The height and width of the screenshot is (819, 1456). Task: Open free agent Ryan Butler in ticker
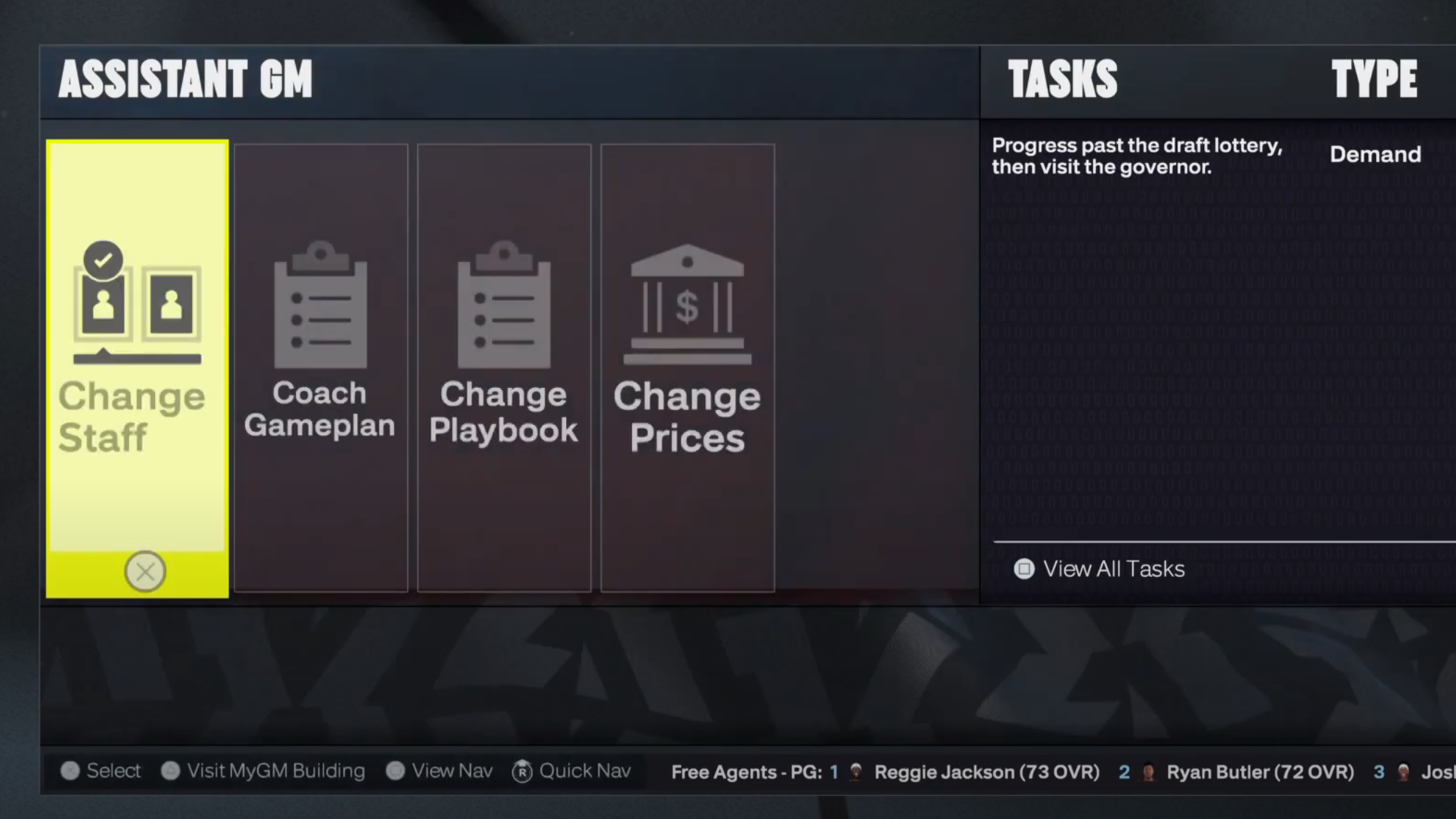[1260, 772]
